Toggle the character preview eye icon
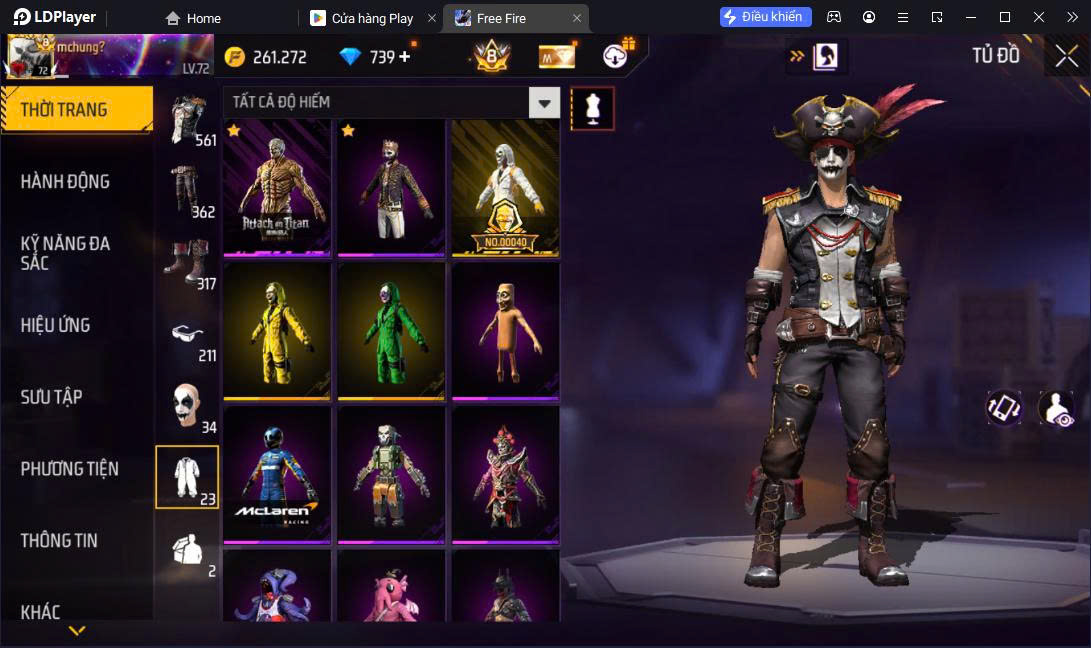This screenshot has width=1091, height=648. click(x=1056, y=408)
